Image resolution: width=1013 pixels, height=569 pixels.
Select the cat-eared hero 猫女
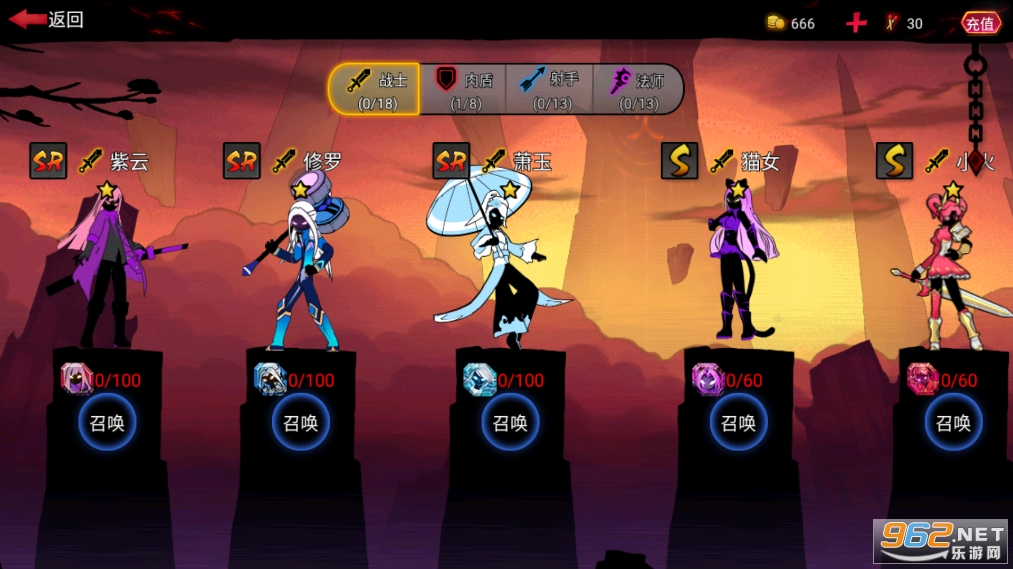pos(739,265)
